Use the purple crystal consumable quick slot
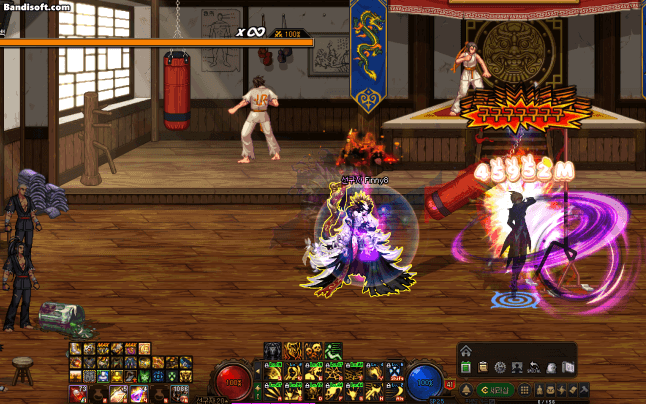This screenshot has width=646, height=404. pyautogui.click(x=139, y=392)
